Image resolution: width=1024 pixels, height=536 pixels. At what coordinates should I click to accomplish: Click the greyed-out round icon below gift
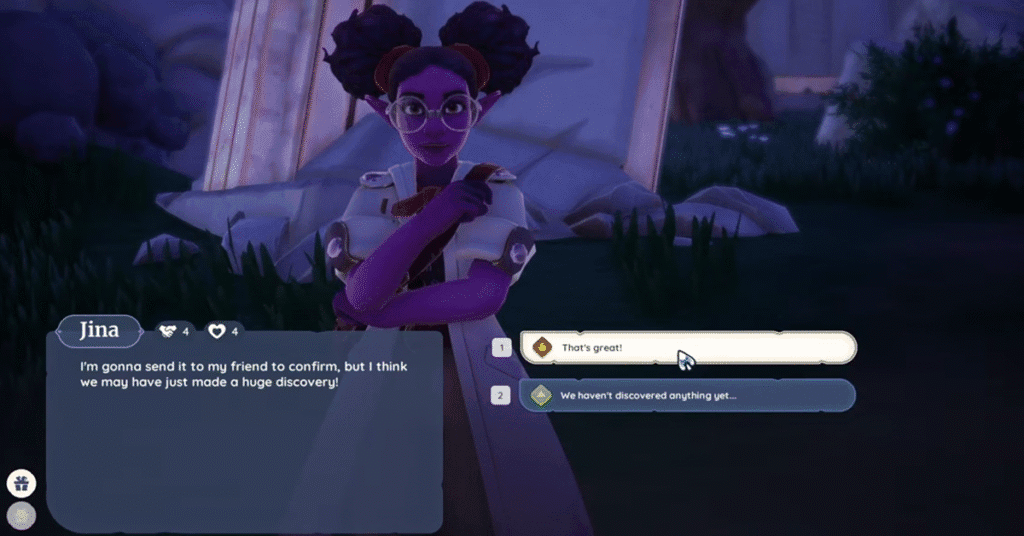[x=21, y=515]
